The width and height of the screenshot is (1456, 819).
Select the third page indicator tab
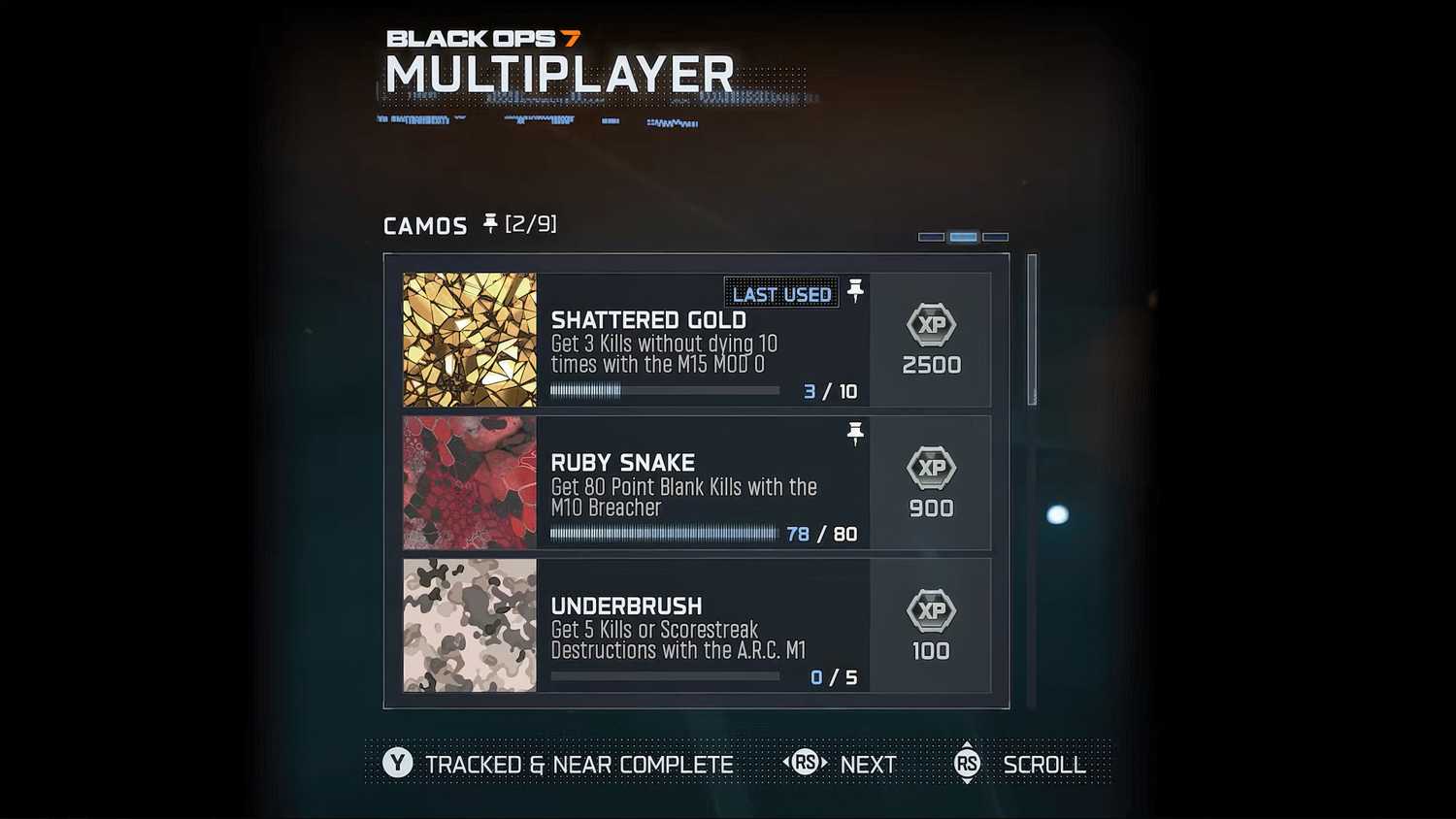[996, 236]
